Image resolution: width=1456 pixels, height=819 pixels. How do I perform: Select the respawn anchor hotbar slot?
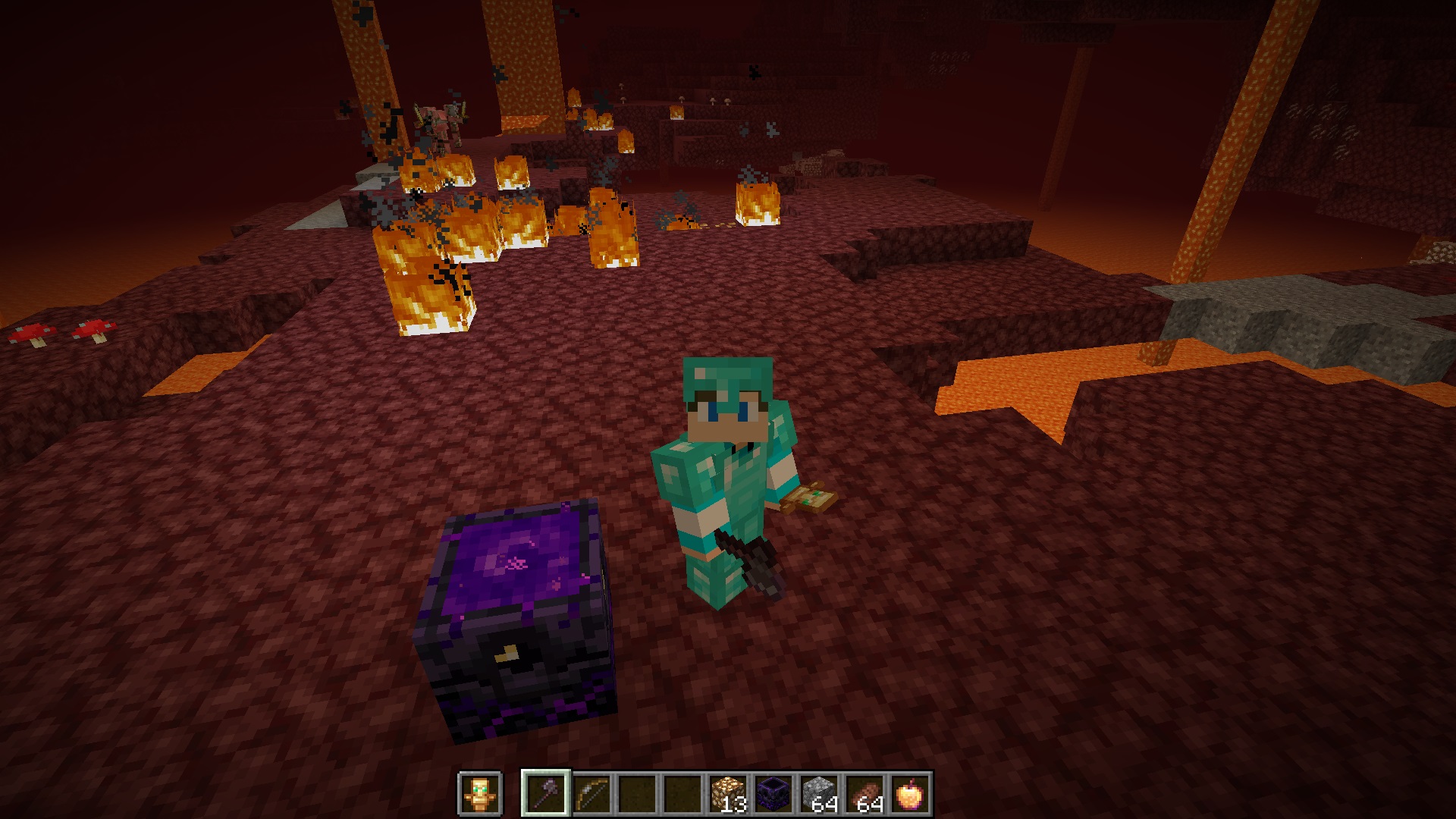(x=773, y=794)
